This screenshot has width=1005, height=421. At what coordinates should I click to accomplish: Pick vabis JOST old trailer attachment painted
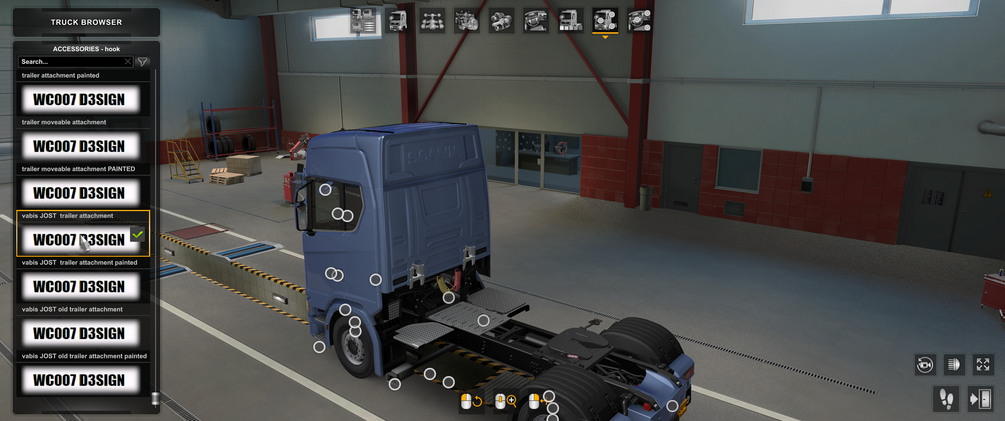[x=79, y=379]
